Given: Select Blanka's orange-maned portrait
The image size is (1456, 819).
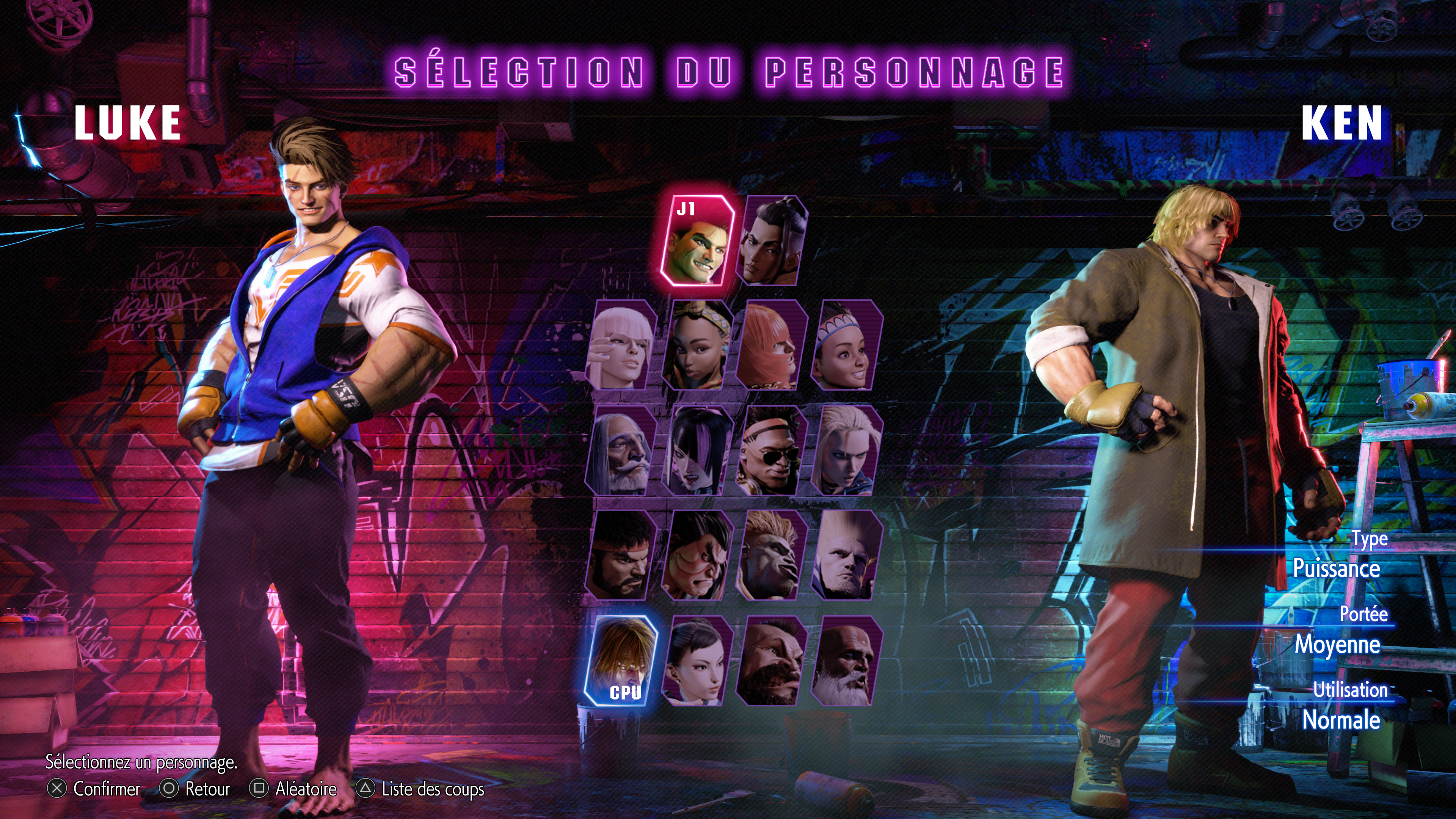Looking at the screenshot, I should pos(772,555).
